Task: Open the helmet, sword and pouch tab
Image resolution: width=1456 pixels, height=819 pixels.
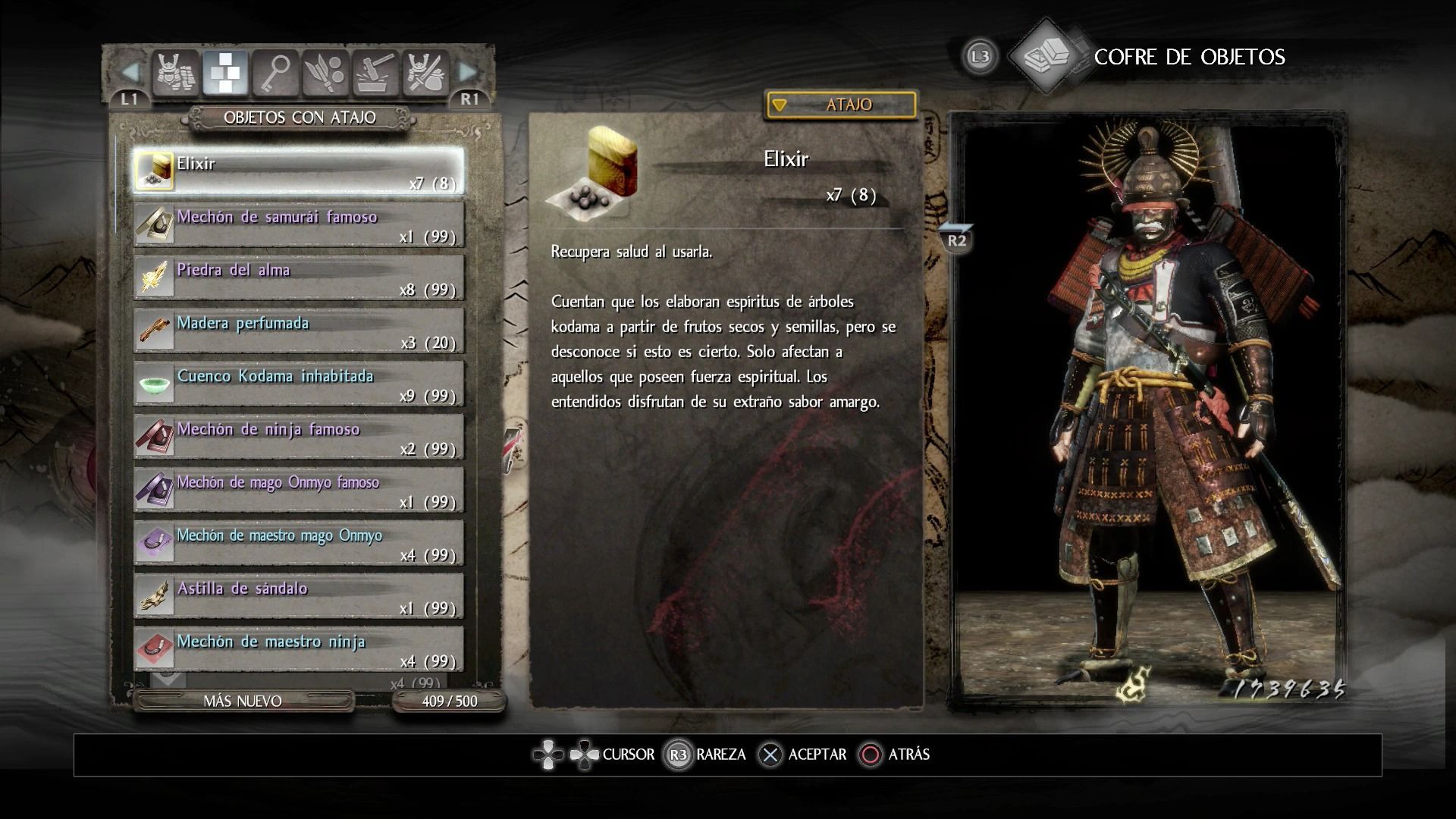Action: click(426, 73)
